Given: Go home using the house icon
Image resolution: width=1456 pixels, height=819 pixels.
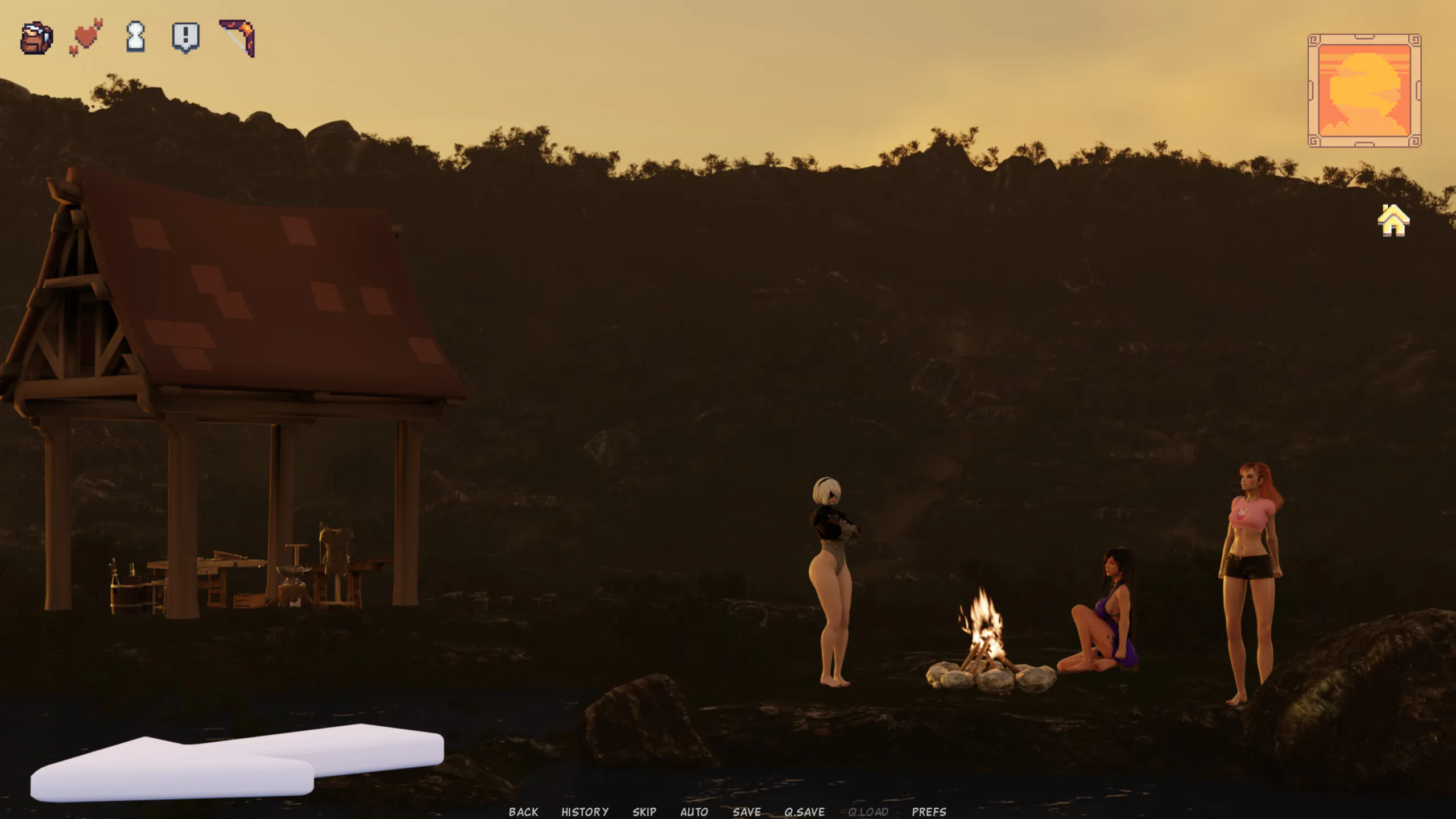Looking at the screenshot, I should pyautogui.click(x=1393, y=220).
